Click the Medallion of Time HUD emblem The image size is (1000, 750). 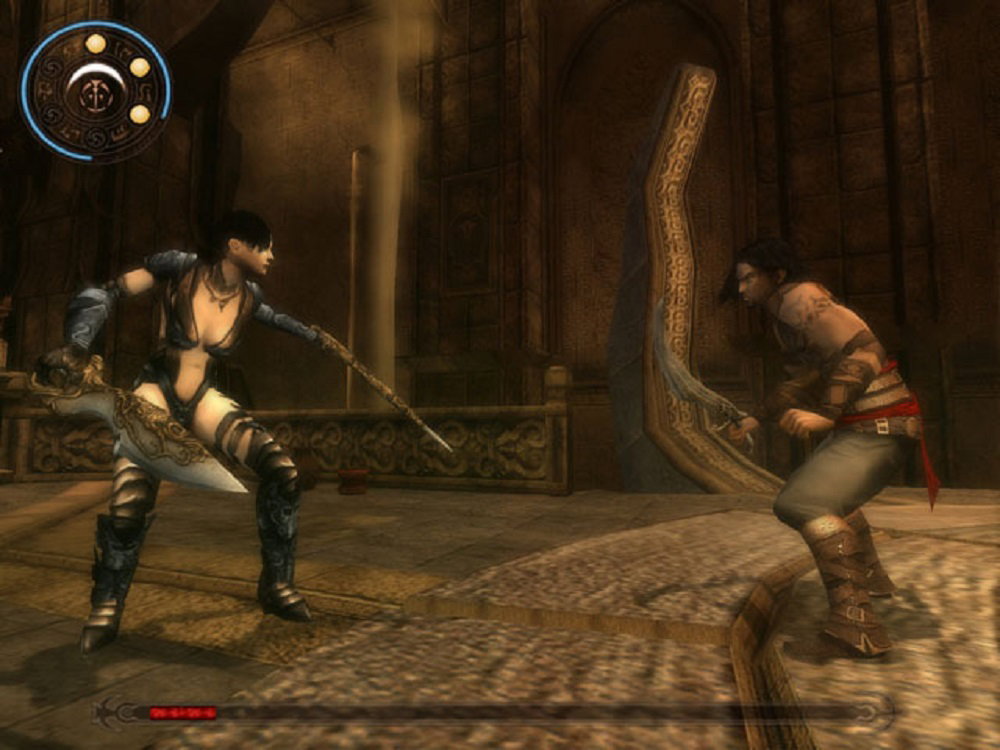[x=95, y=91]
